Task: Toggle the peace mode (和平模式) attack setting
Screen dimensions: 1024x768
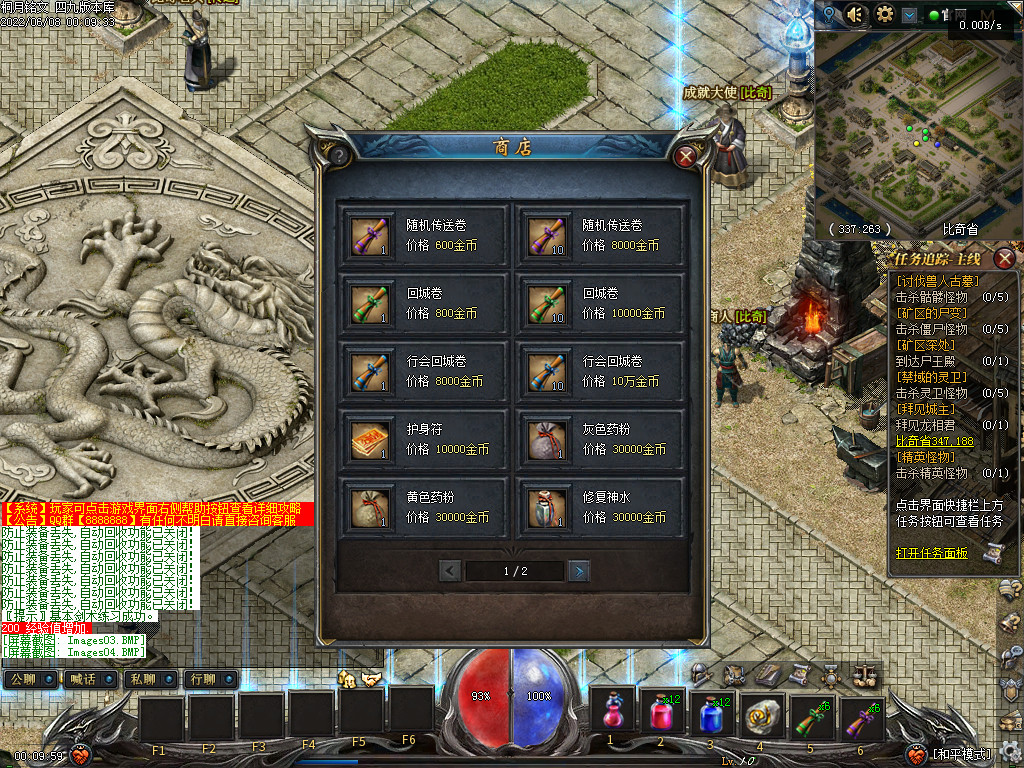Action: point(962,754)
